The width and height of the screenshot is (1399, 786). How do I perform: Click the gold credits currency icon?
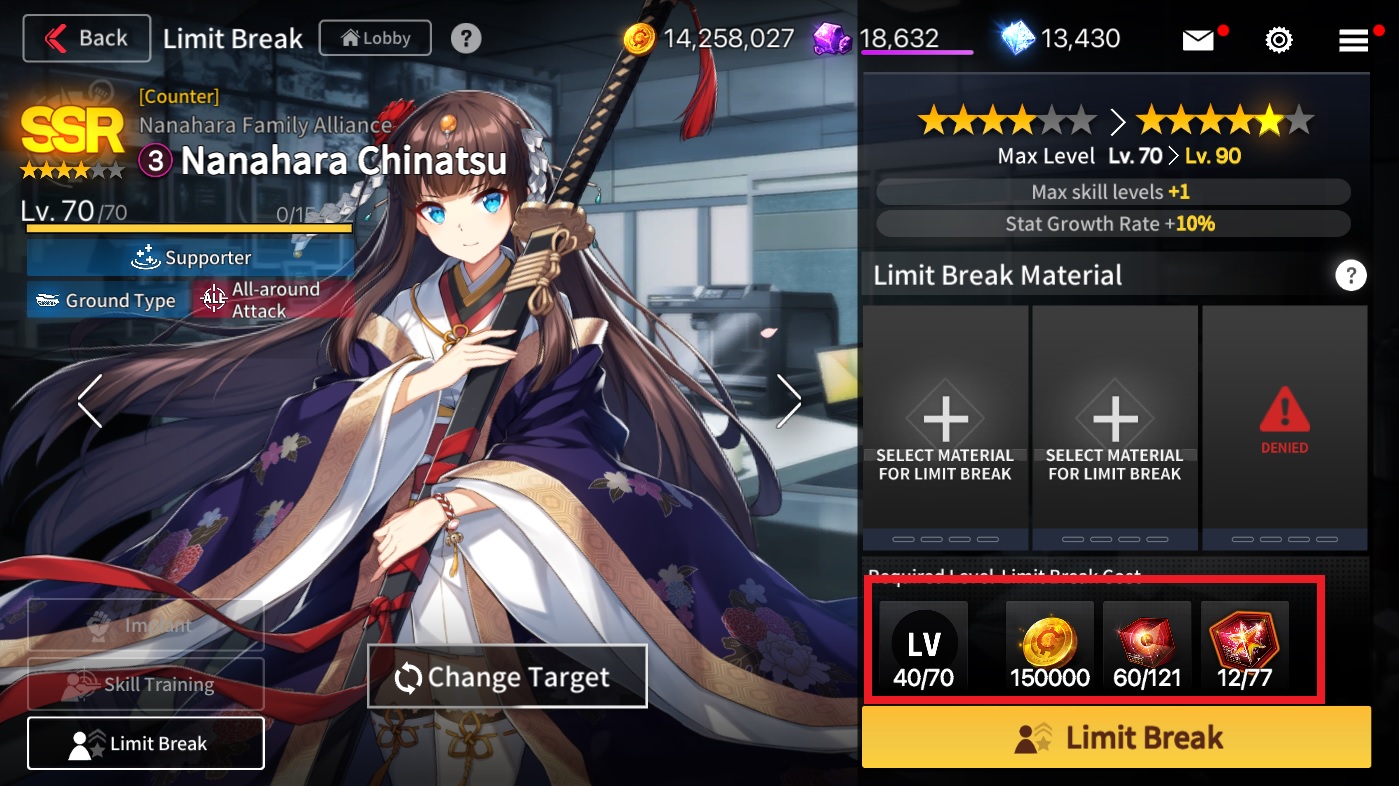click(639, 39)
